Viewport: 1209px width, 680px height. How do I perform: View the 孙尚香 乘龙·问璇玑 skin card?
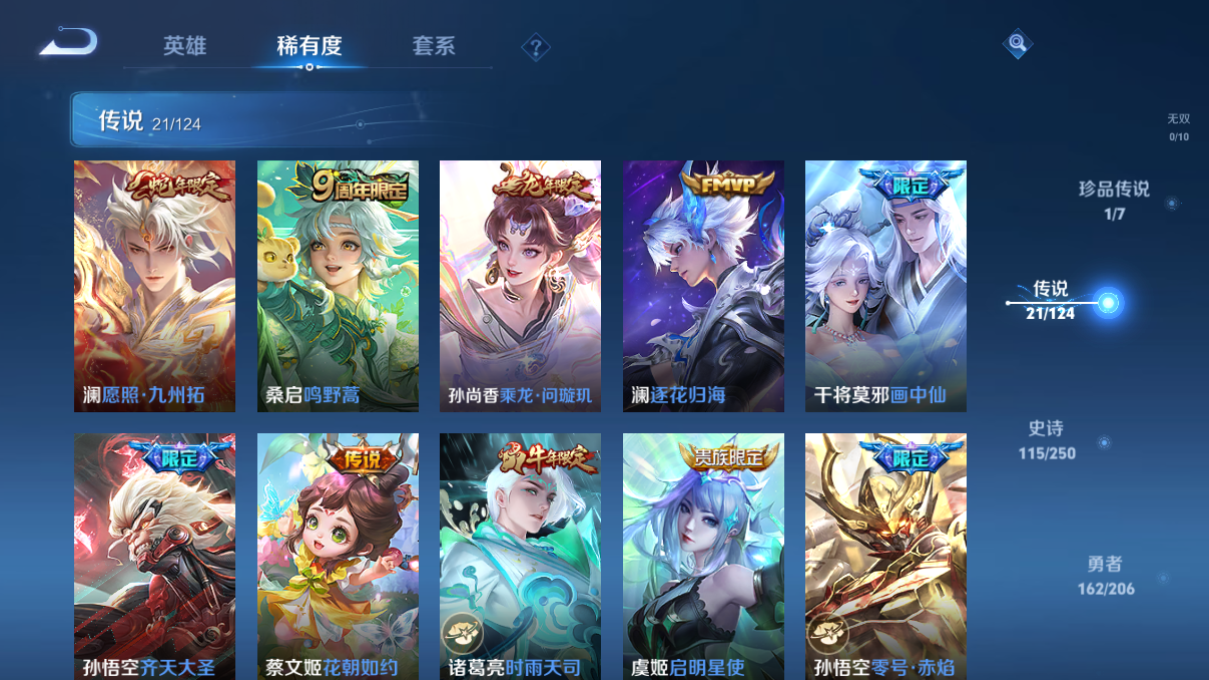(x=520, y=286)
